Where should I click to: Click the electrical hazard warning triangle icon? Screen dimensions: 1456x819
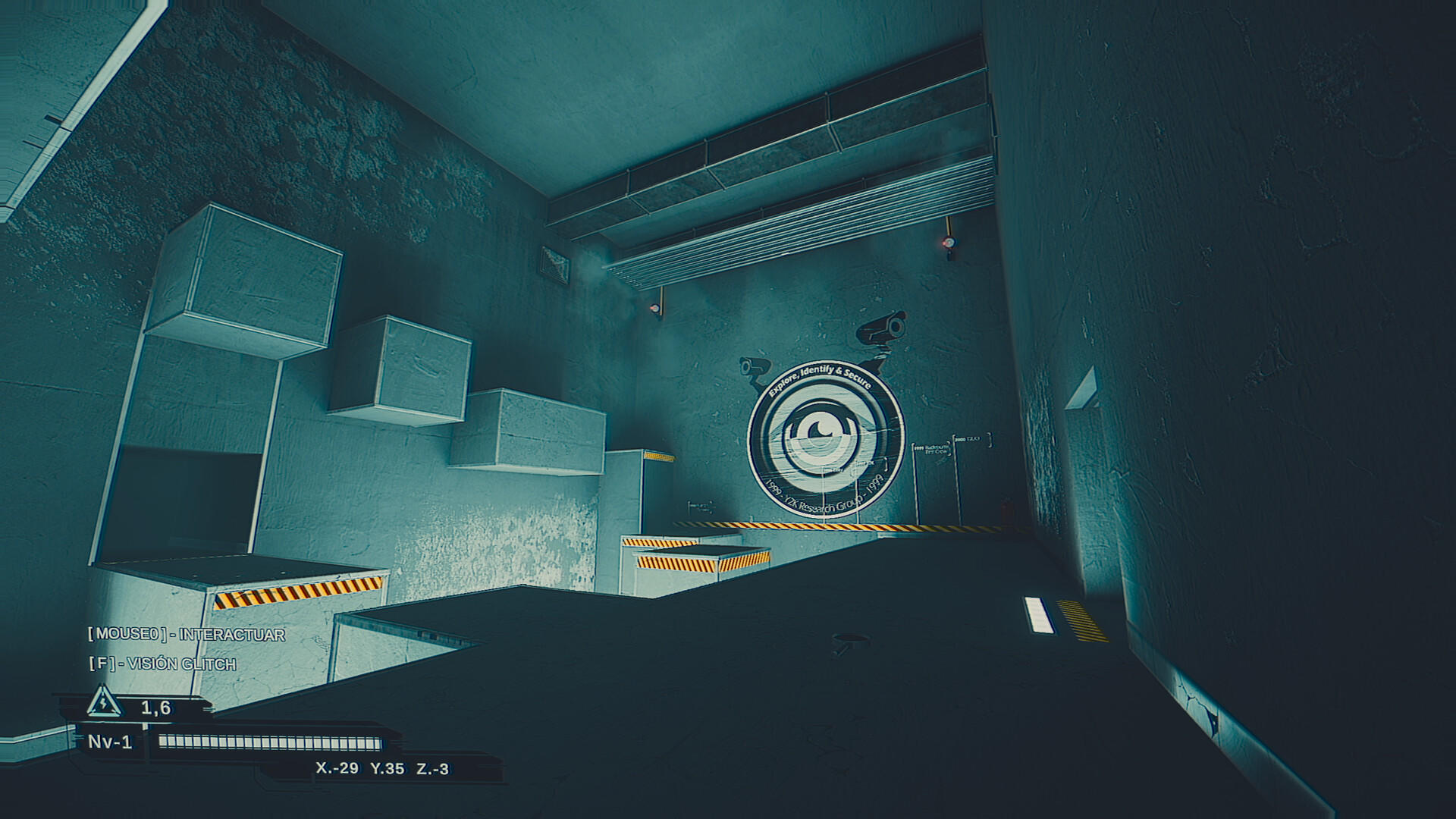tap(102, 705)
